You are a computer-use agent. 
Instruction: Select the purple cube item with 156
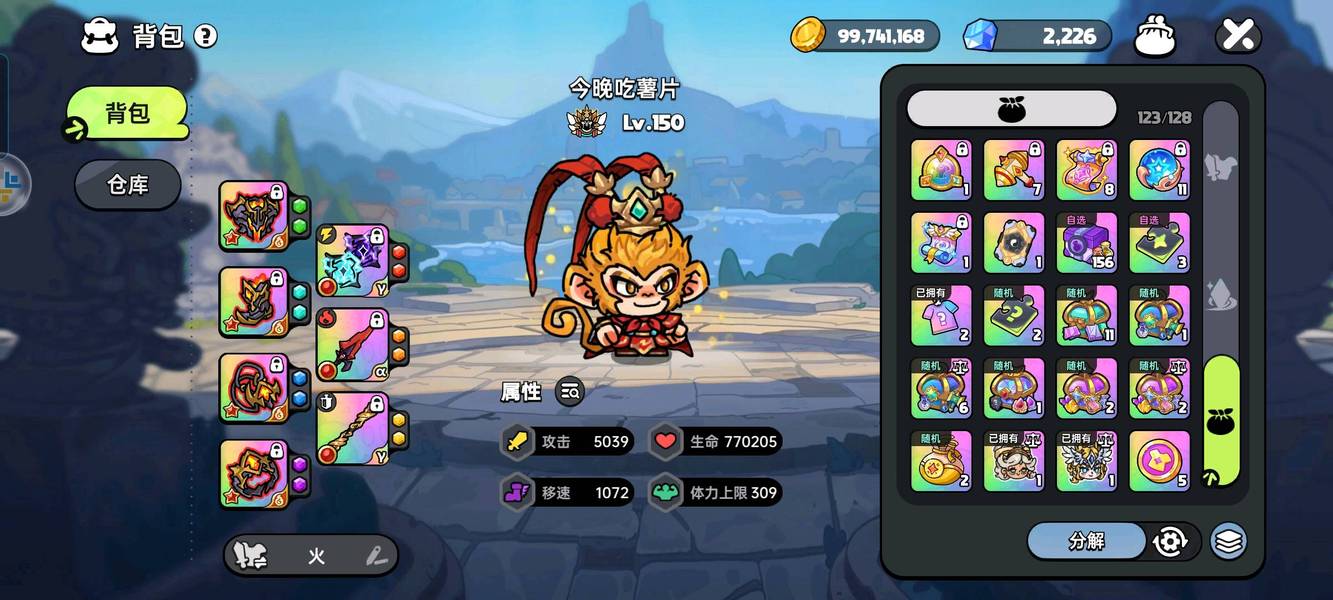(x=1087, y=243)
